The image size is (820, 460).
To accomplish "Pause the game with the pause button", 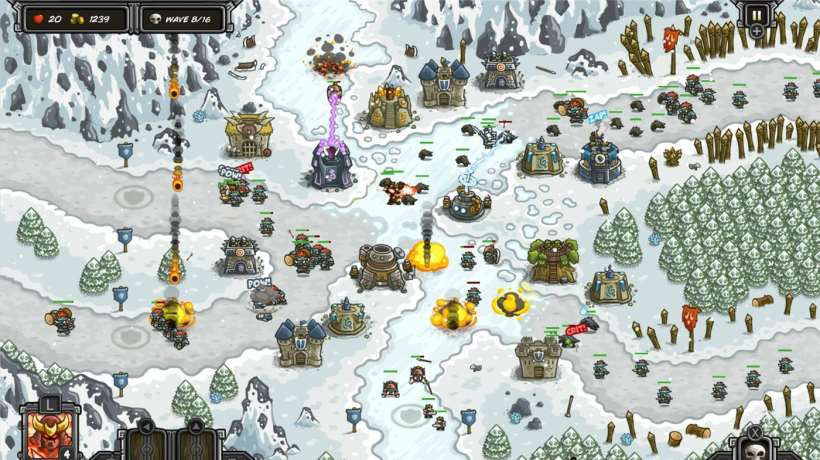I will coord(756,16).
